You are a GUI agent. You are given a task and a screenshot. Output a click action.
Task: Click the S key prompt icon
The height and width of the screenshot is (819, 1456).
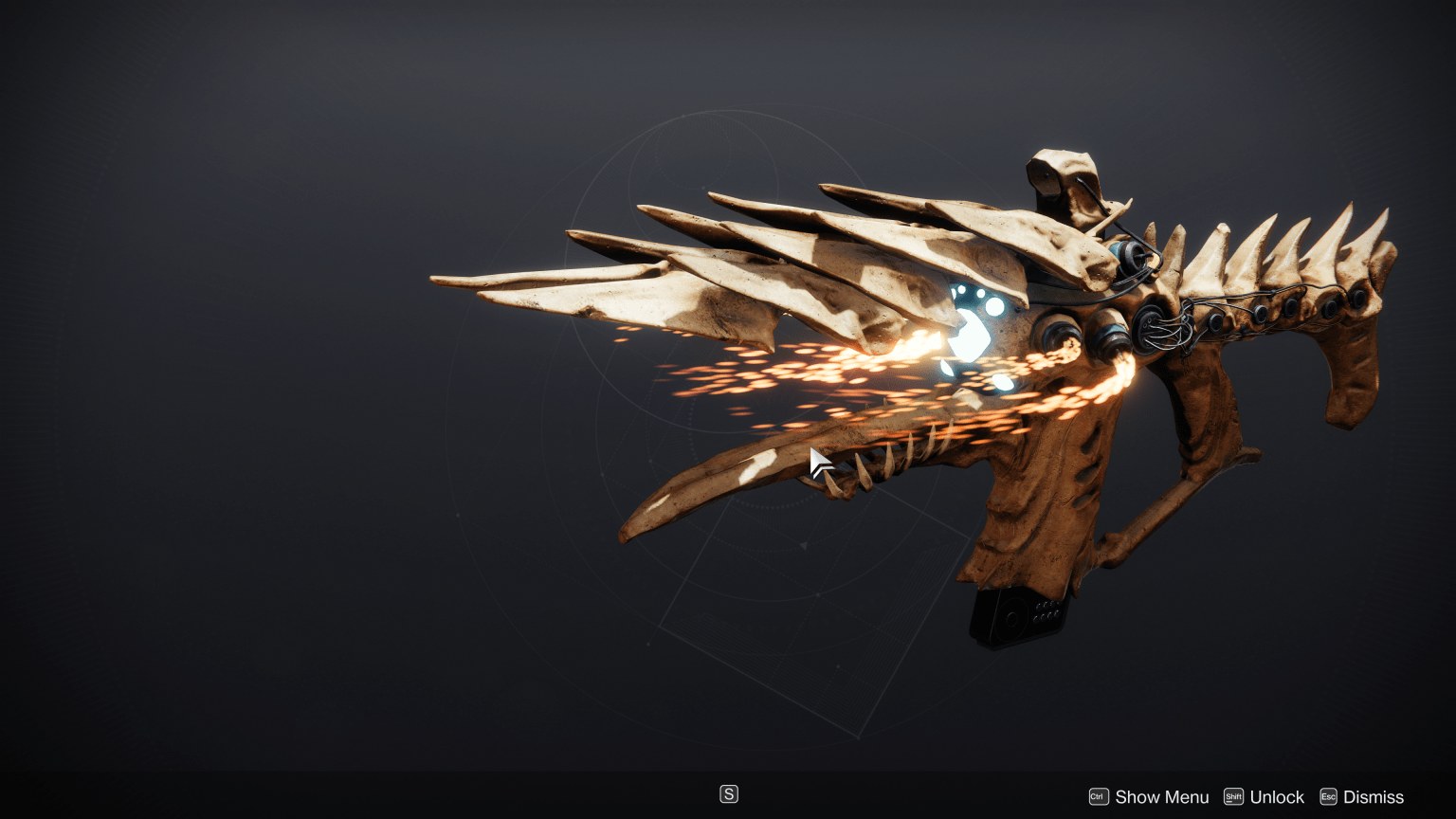pyautogui.click(x=728, y=792)
